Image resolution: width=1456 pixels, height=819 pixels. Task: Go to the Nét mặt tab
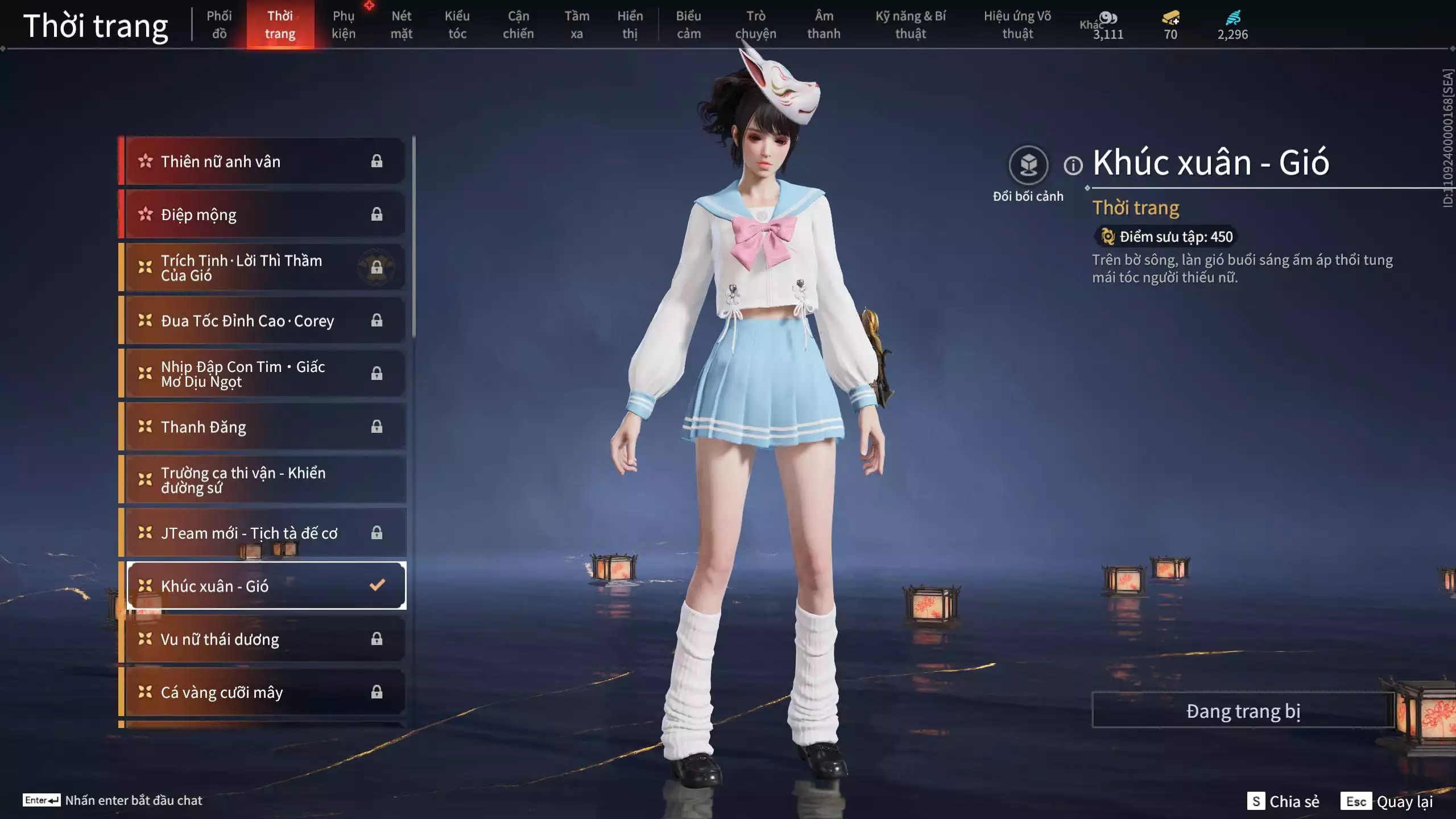[x=401, y=24]
